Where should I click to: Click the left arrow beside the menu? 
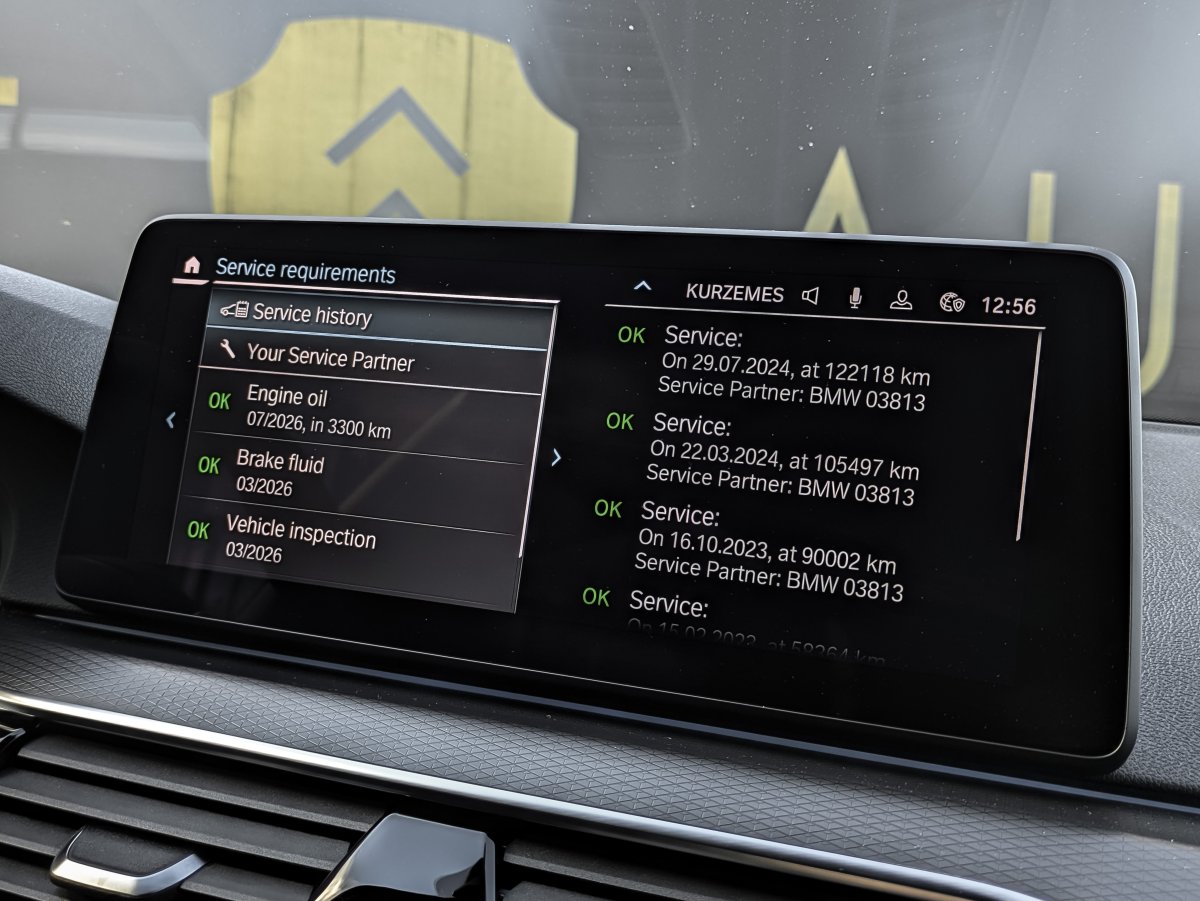[170, 421]
